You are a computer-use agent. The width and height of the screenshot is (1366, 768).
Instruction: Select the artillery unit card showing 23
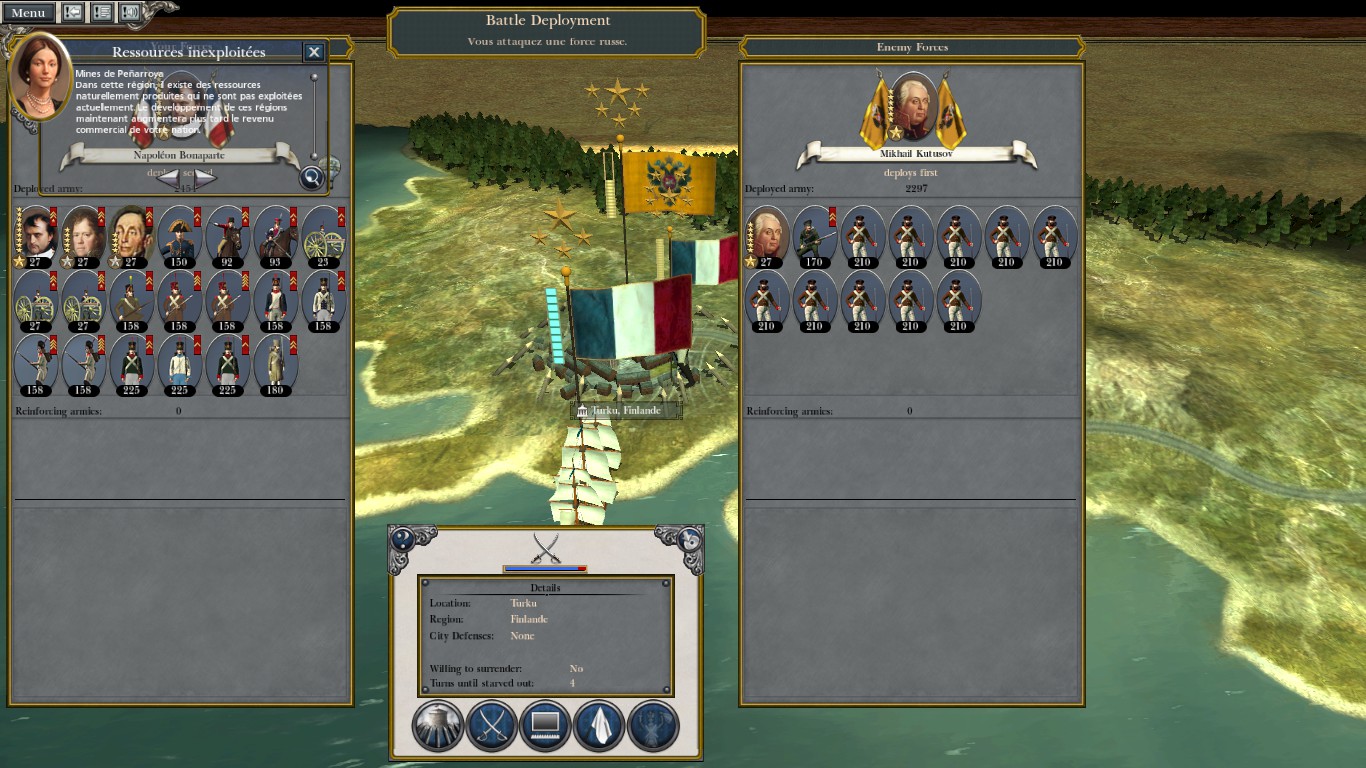click(323, 237)
